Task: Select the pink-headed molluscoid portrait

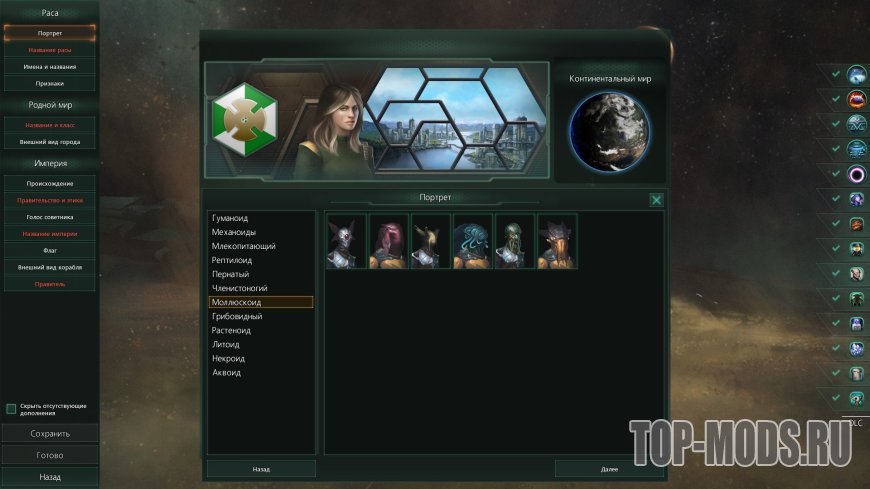Action: pyautogui.click(x=388, y=241)
